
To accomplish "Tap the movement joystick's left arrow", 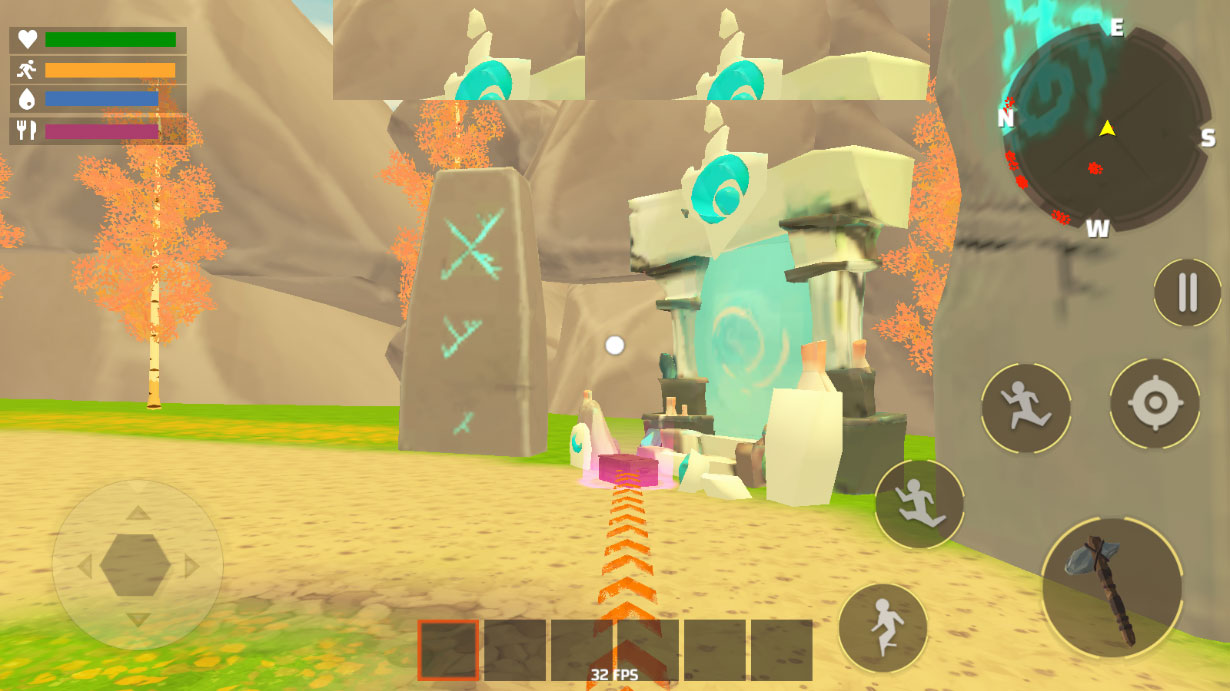I will tap(85, 566).
